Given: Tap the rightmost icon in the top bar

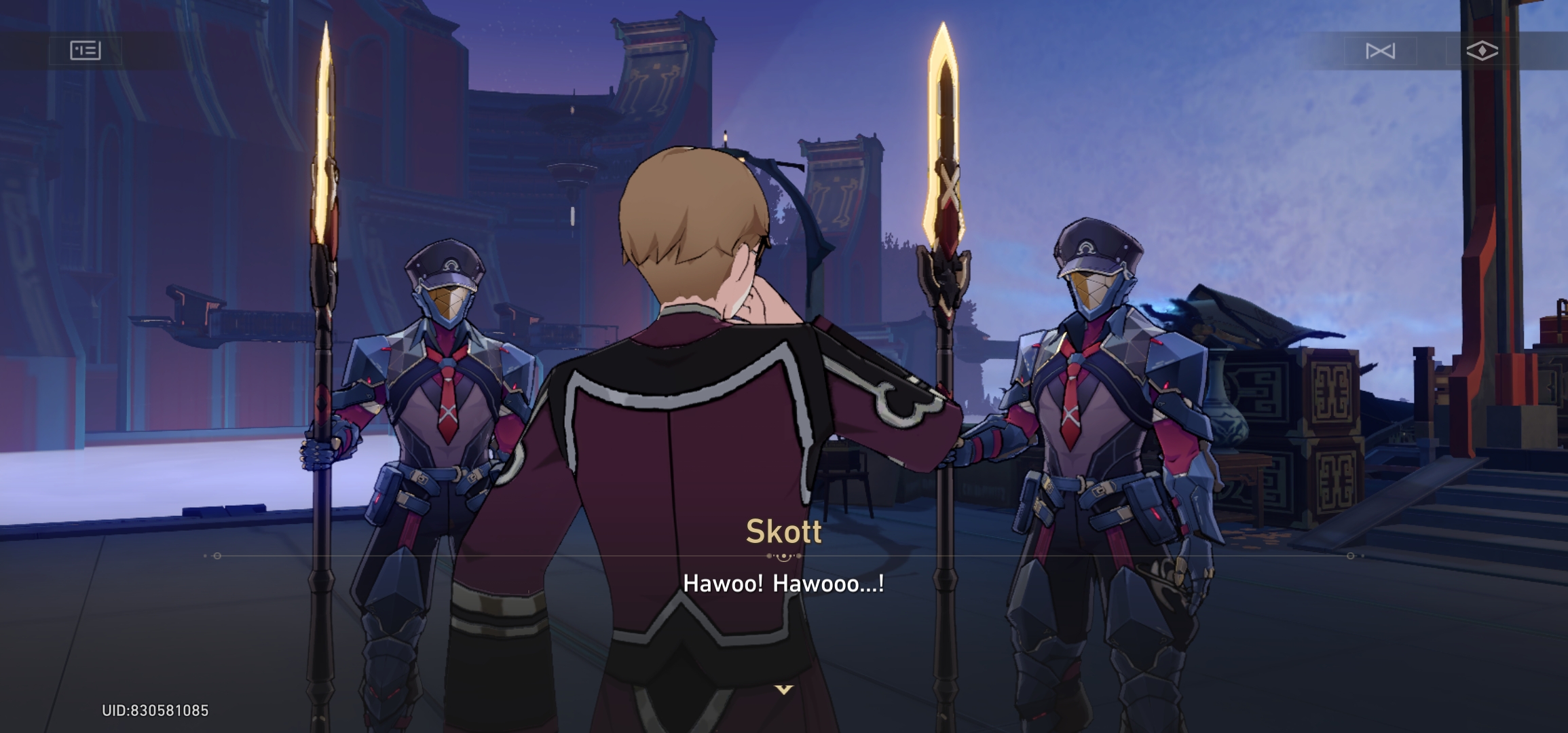Looking at the screenshot, I should coord(1482,51).
